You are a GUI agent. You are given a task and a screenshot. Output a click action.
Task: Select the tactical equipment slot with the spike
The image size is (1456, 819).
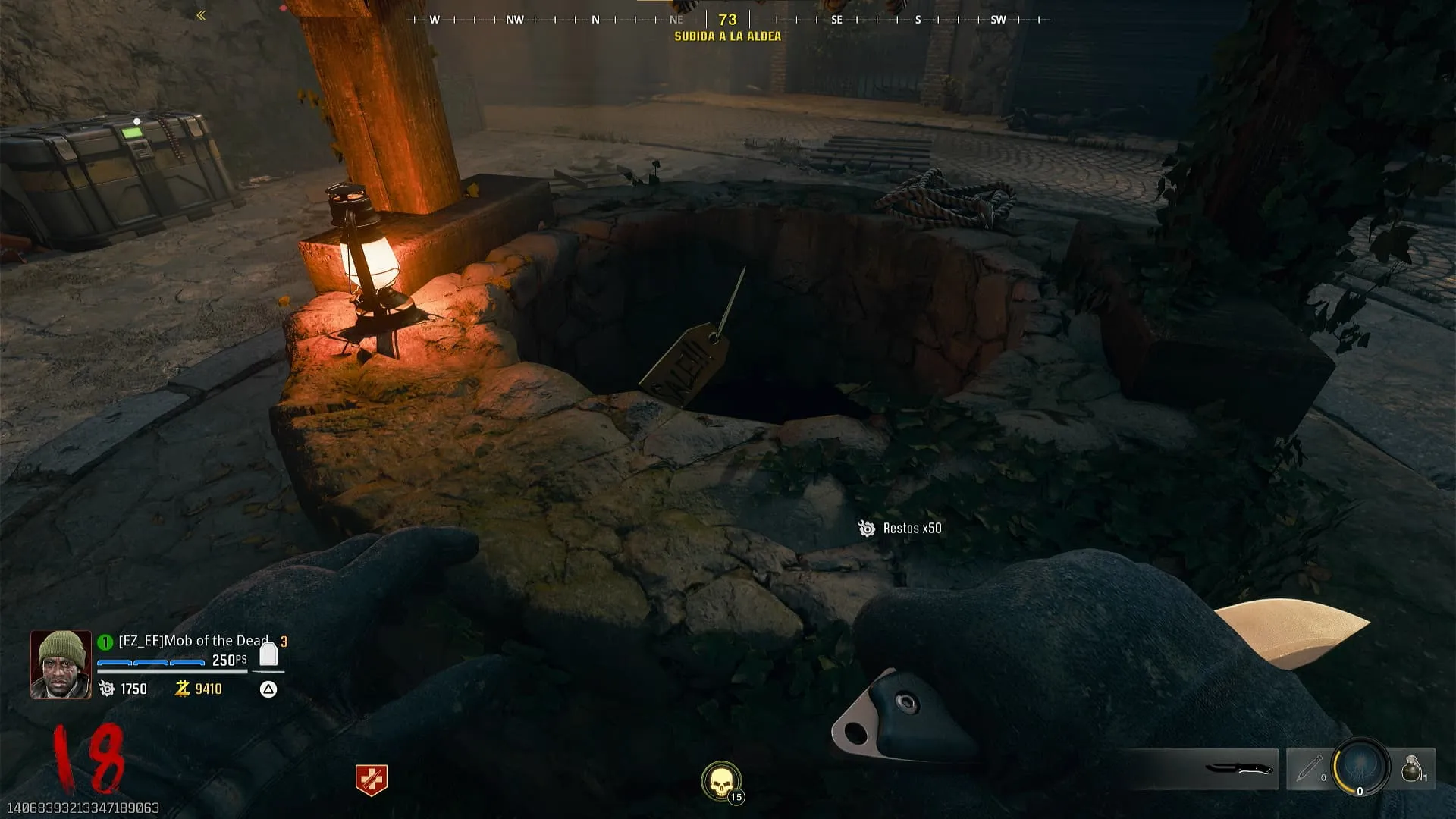pos(1309,769)
